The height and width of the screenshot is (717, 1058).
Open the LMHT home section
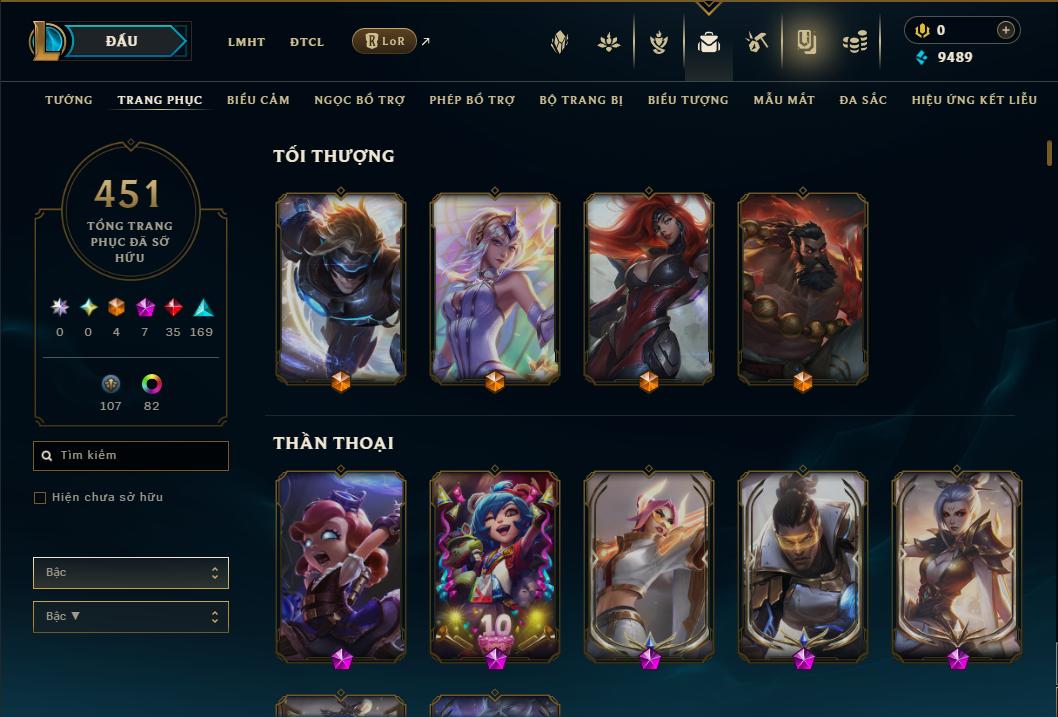pos(246,42)
